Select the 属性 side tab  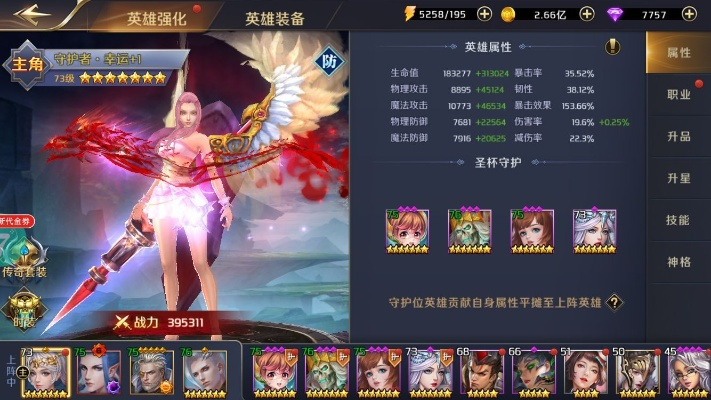coord(678,52)
